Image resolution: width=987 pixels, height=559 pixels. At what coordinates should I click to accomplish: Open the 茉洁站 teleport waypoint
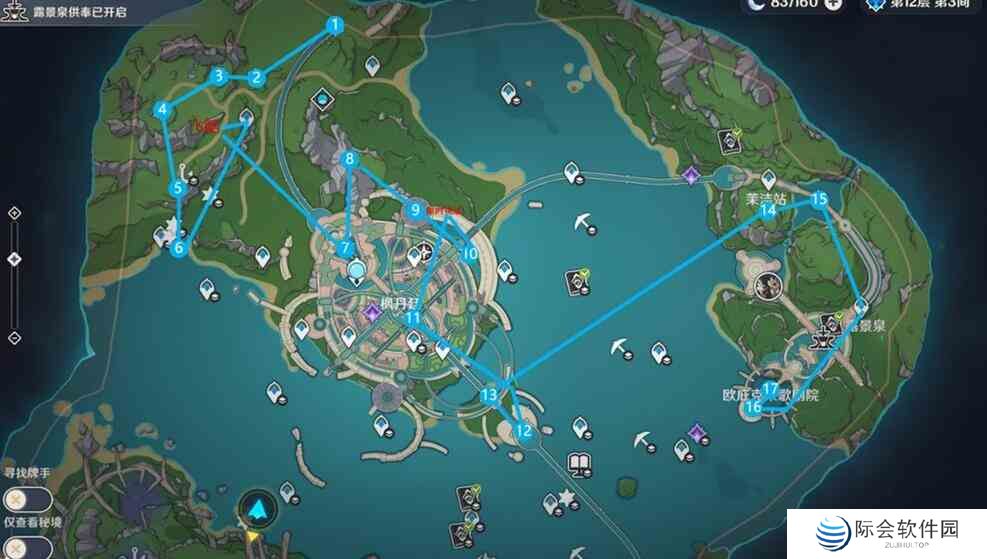point(768,178)
